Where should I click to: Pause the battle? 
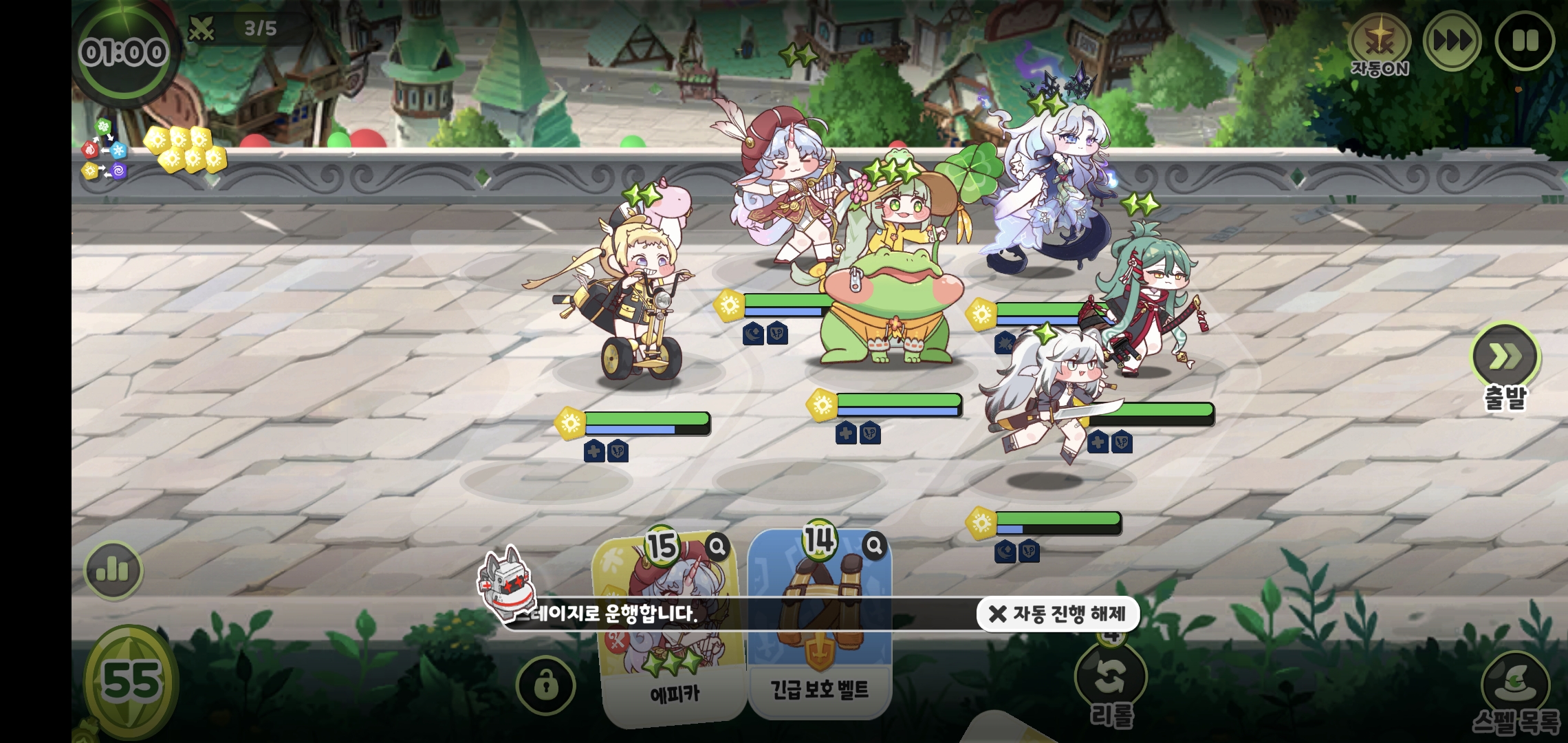[x=1524, y=41]
